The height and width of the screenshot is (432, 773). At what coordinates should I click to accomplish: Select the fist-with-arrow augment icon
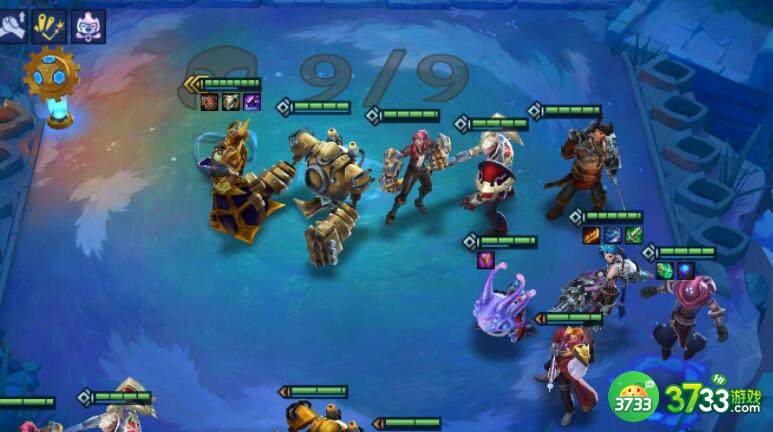14,27
